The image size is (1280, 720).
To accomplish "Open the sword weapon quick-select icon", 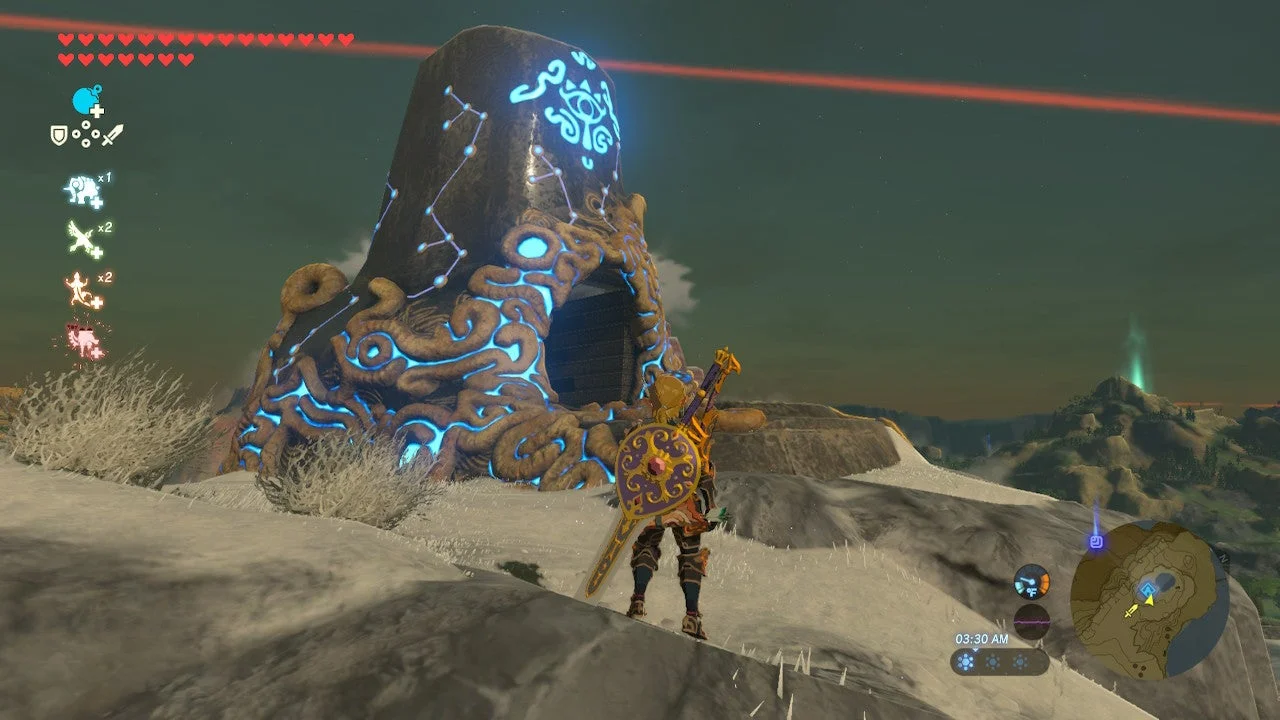I will (113, 134).
